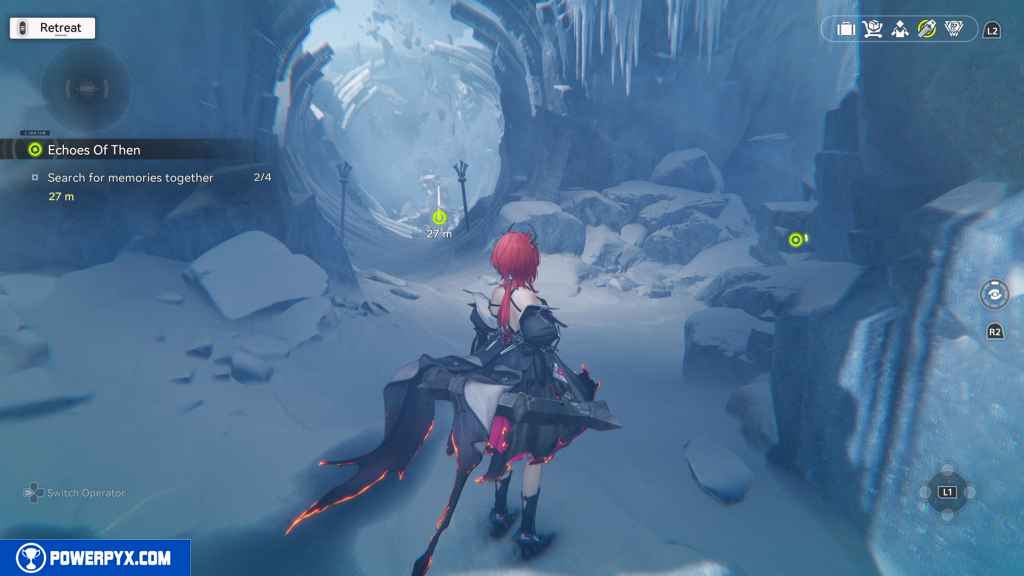The width and height of the screenshot is (1024, 576).
Task: Click the green secondary objective marker
Action: 796,239
